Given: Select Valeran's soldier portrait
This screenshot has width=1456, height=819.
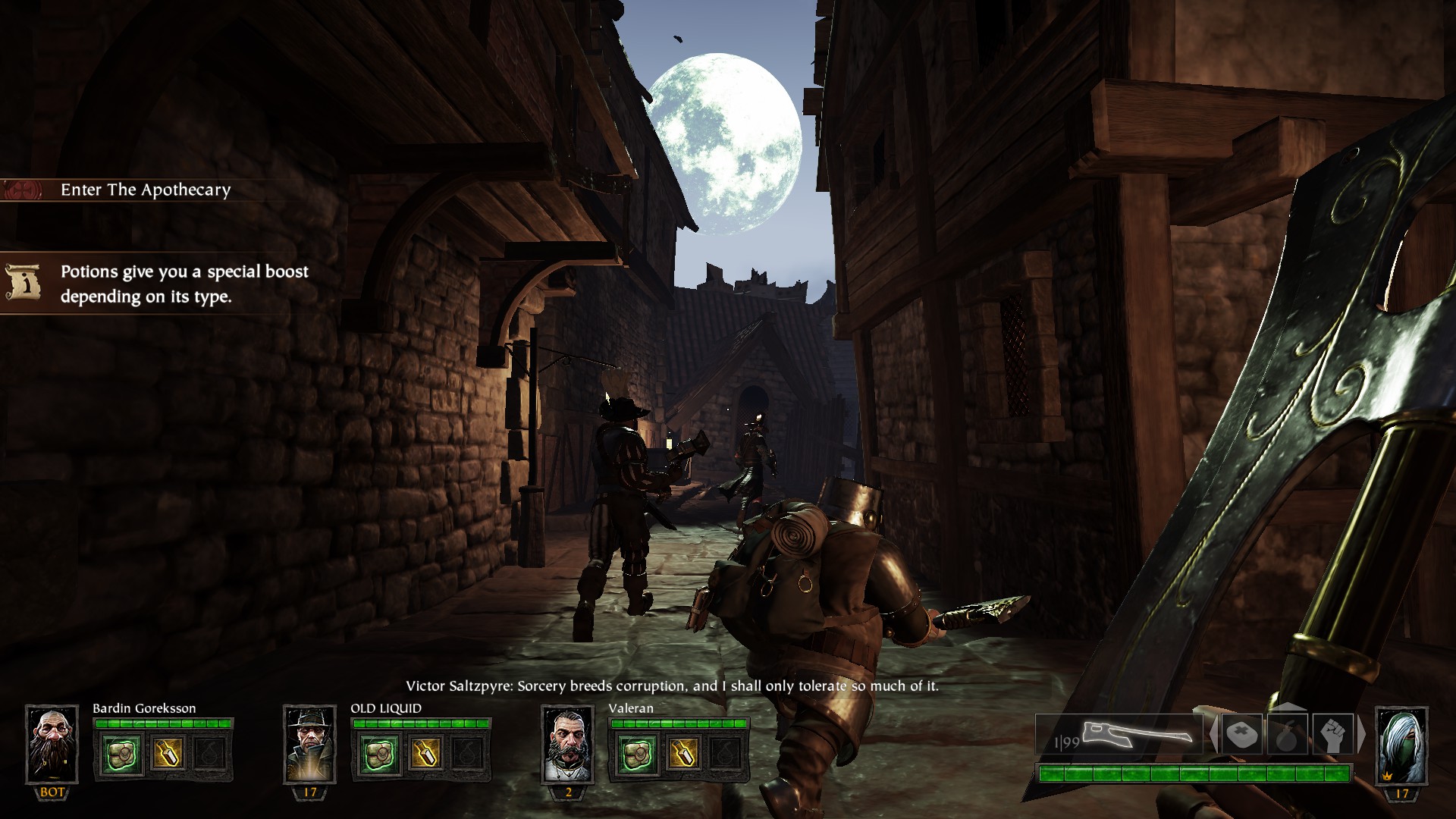Looking at the screenshot, I should click(568, 744).
